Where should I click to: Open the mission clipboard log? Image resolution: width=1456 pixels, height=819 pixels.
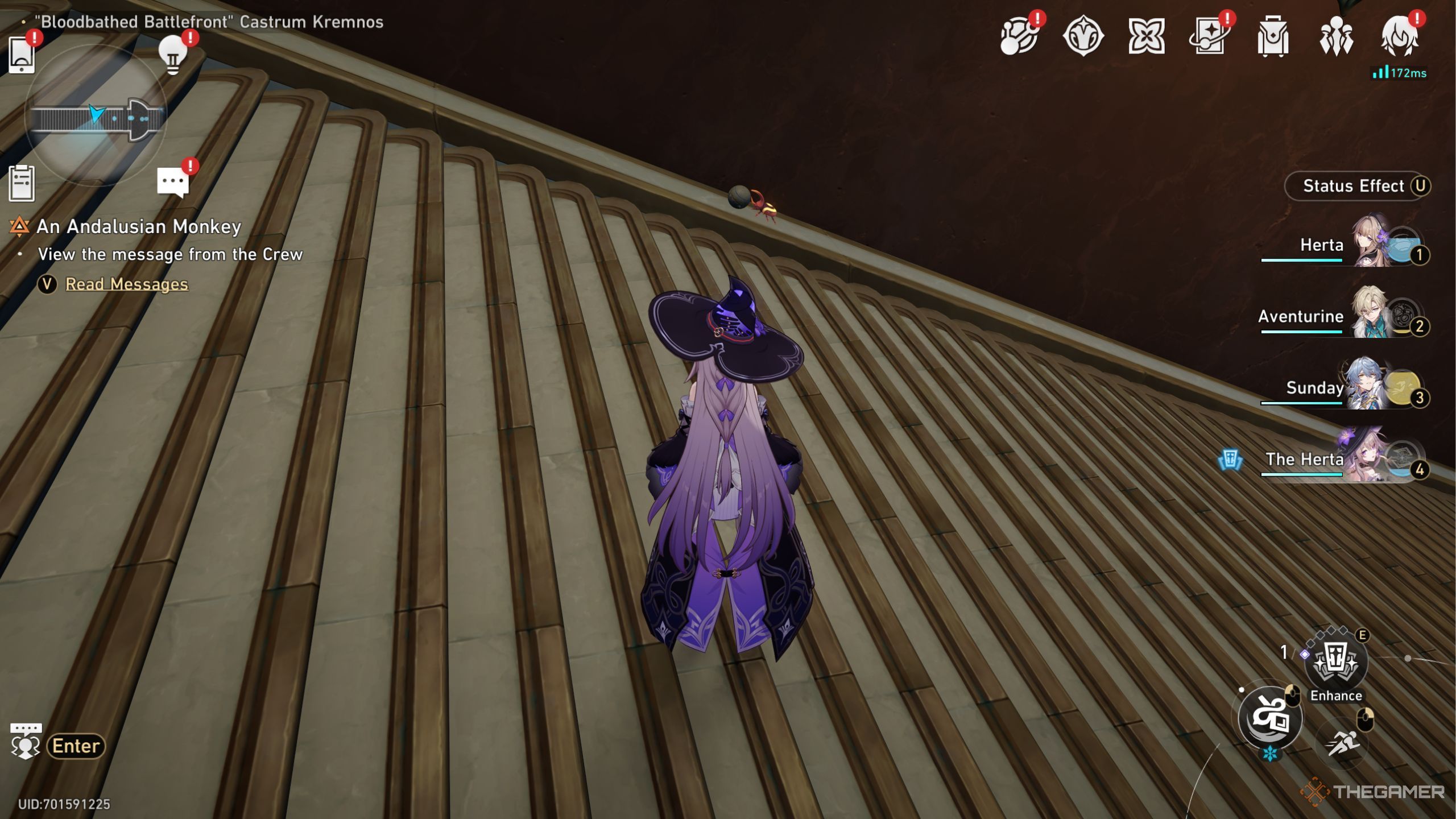(x=22, y=183)
